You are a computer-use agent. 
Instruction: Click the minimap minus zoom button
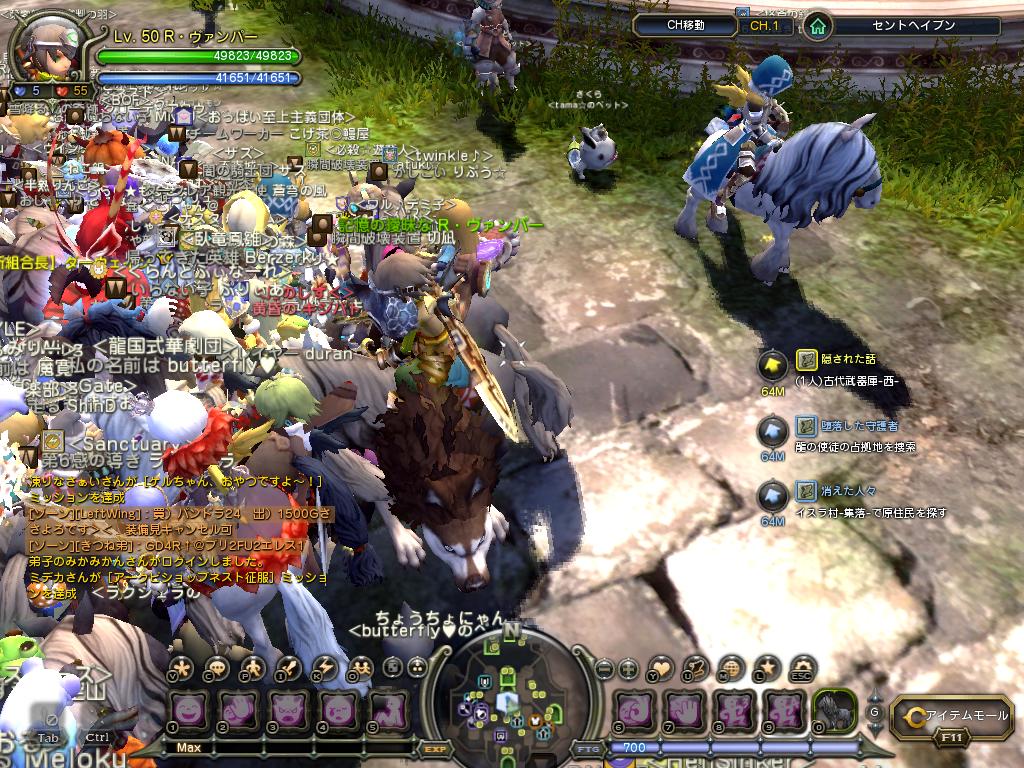604,669
